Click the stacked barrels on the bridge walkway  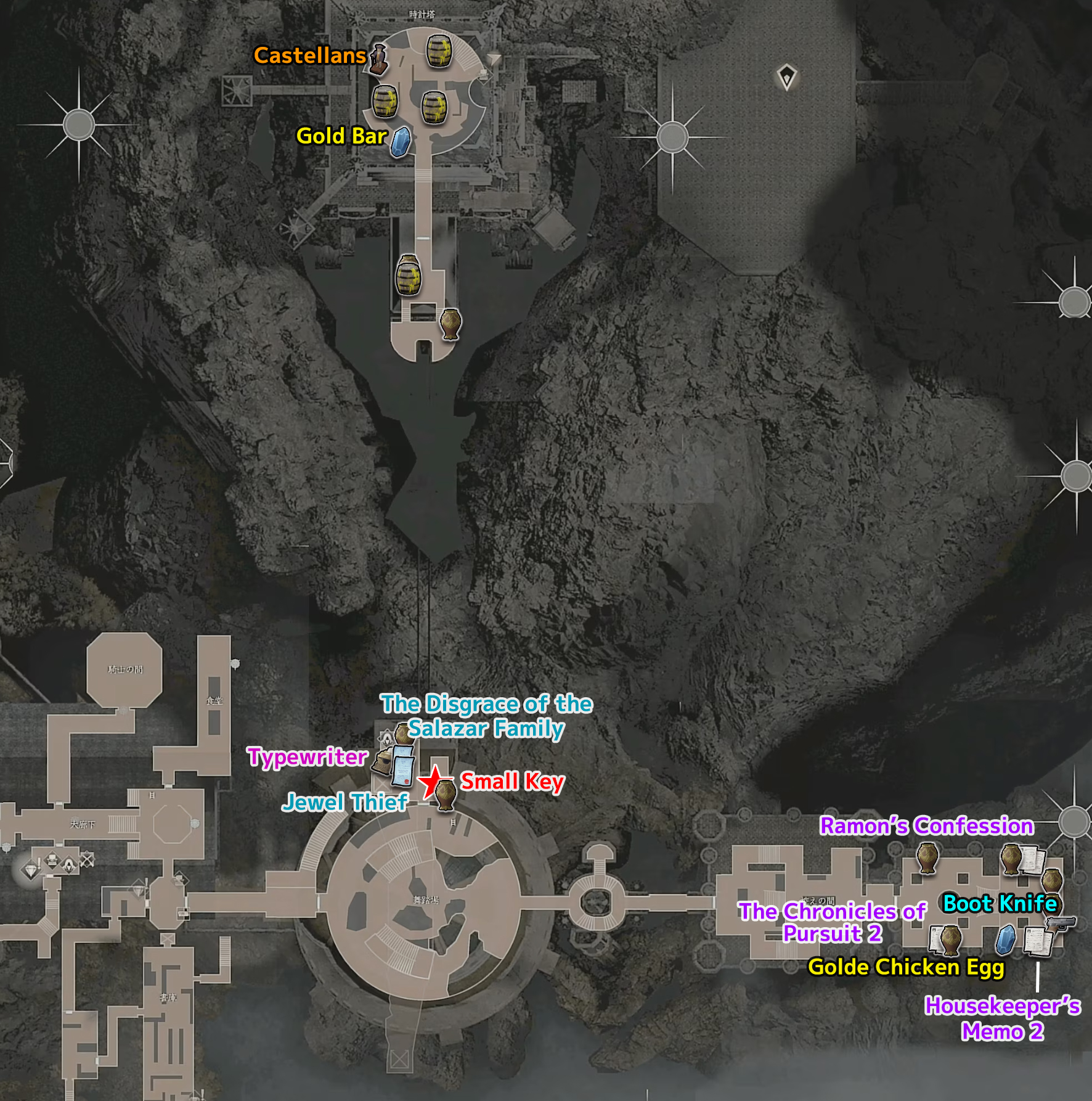tap(408, 275)
